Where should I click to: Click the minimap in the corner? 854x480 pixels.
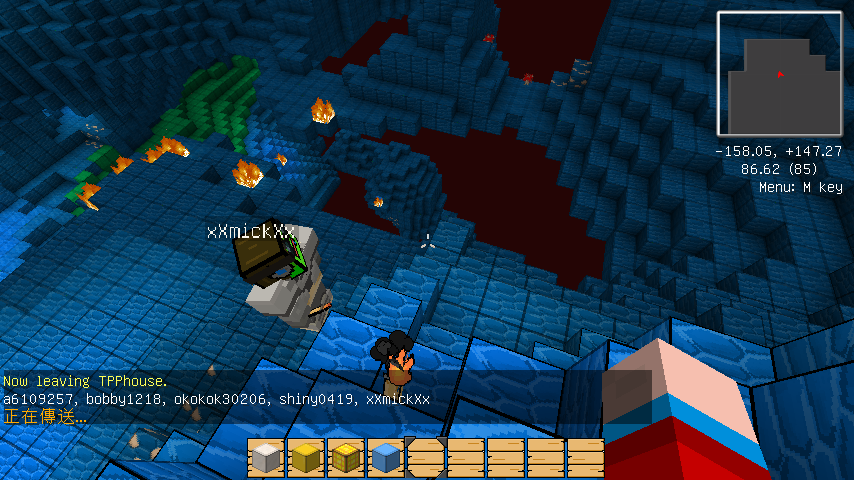[779, 74]
